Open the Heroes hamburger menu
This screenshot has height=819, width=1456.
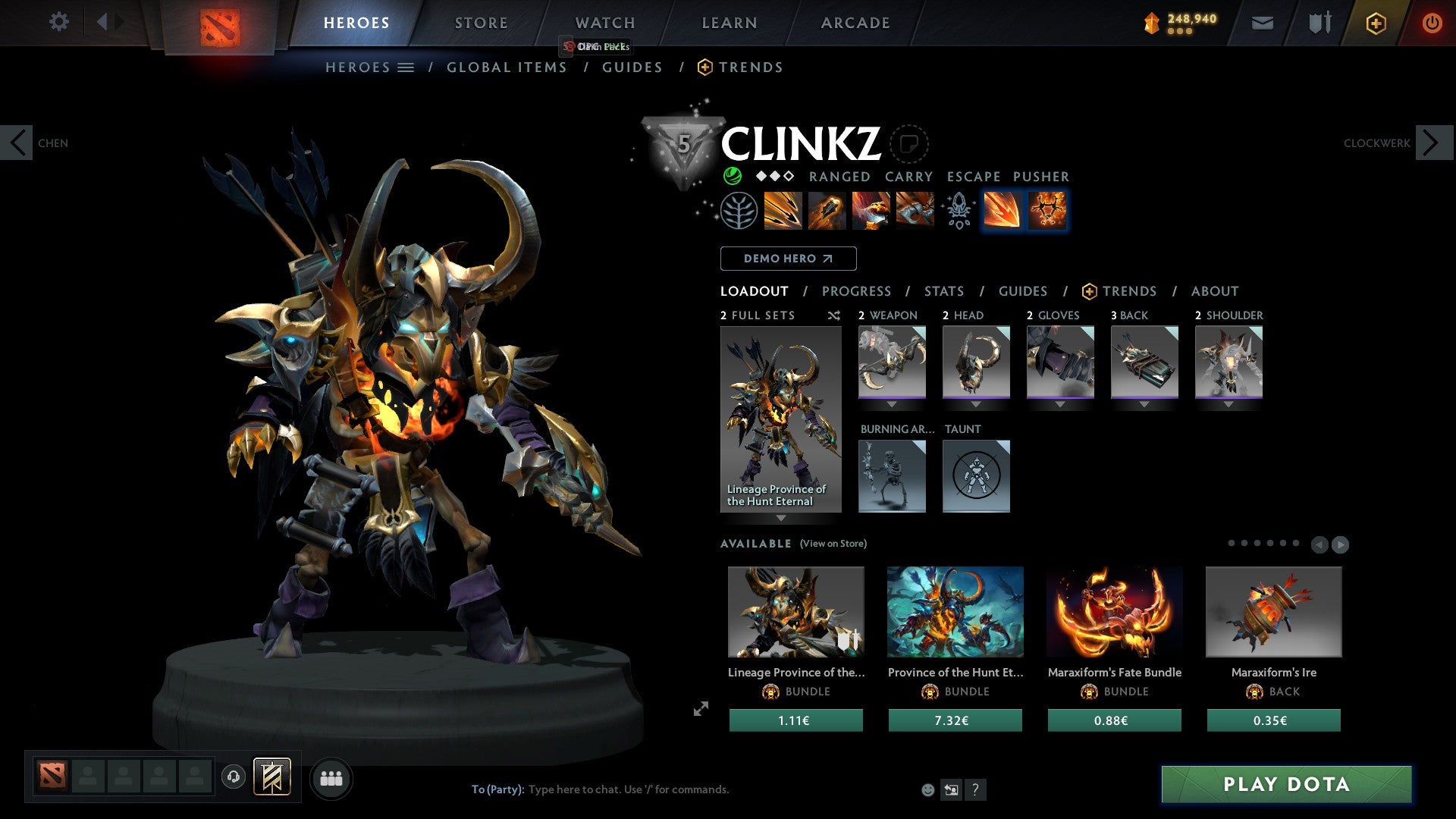pos(406,67)
